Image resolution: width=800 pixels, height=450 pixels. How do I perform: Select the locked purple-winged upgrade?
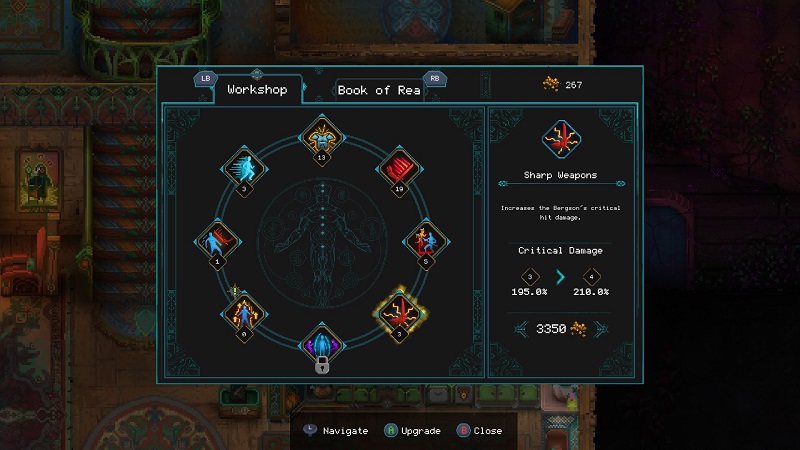322,342
